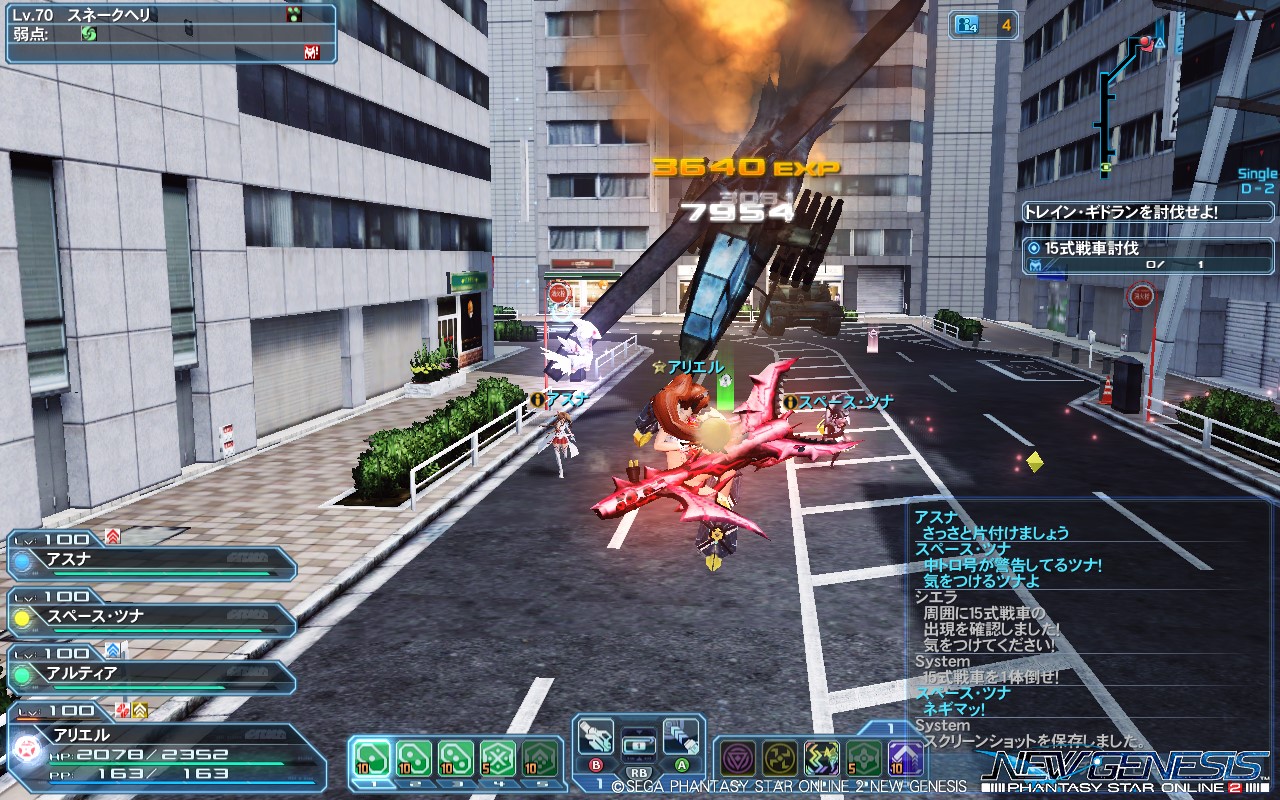Toggle the red alert icon beside Ariel's HP bar
1280x800 pixels.
coord(122,710)
